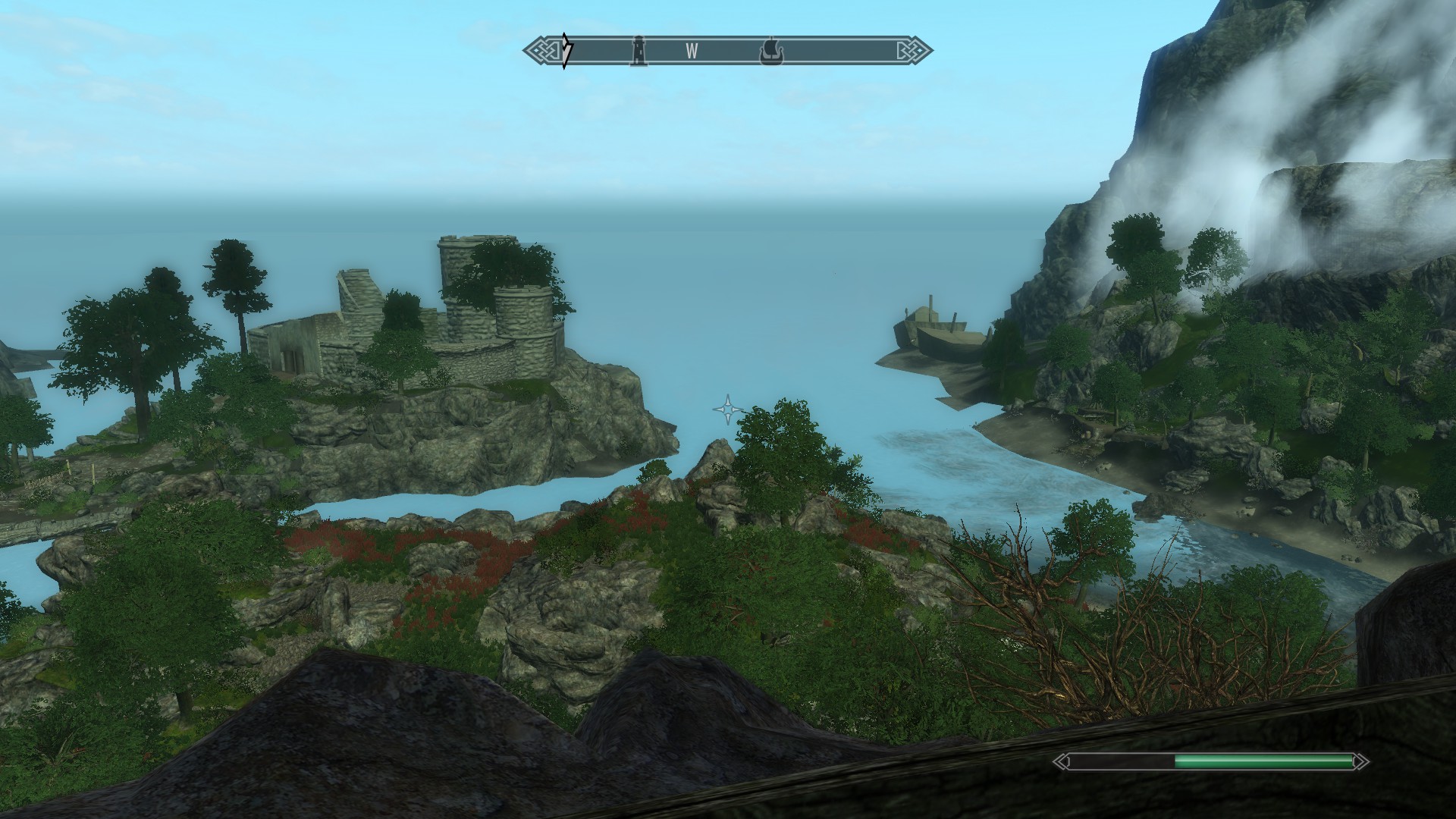Click the W heading on the compass
Screen dimensions: 1456x819
[x=692, y=52]
